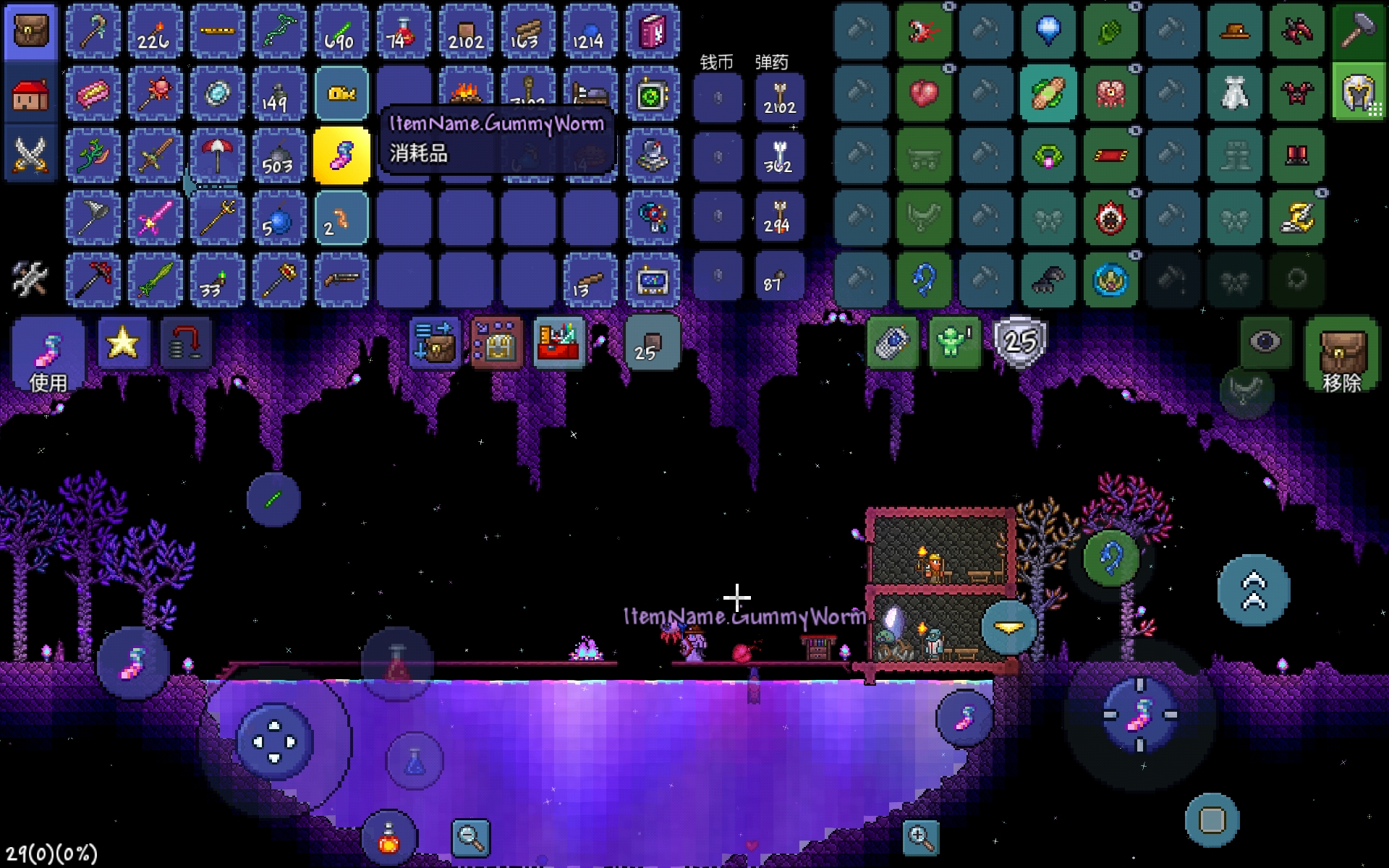1389x868 pixels.
Task: Switch to the red house housing tab
Action: point(30,95)
